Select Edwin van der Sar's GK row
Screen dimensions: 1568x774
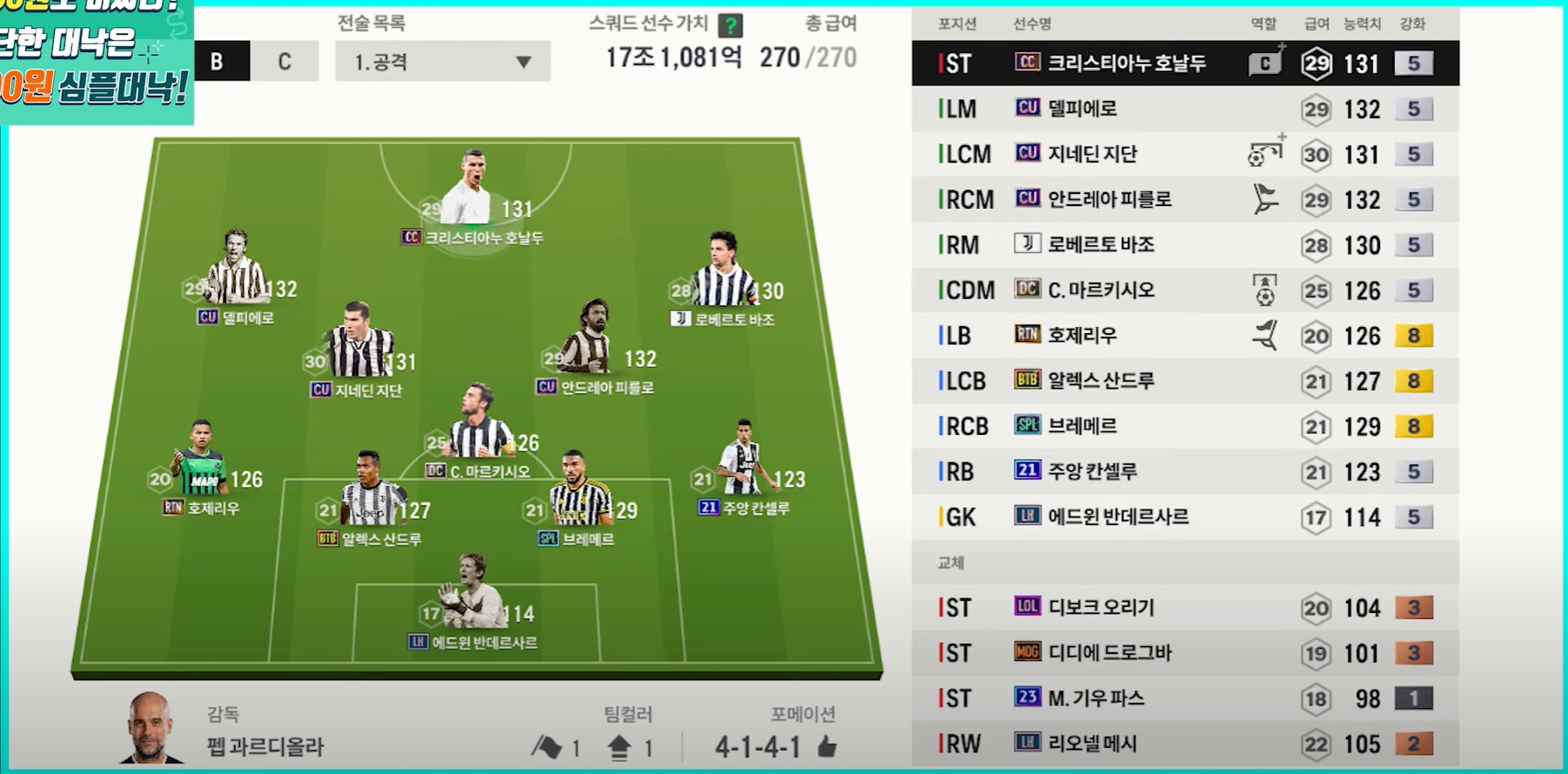point(1183,517)
